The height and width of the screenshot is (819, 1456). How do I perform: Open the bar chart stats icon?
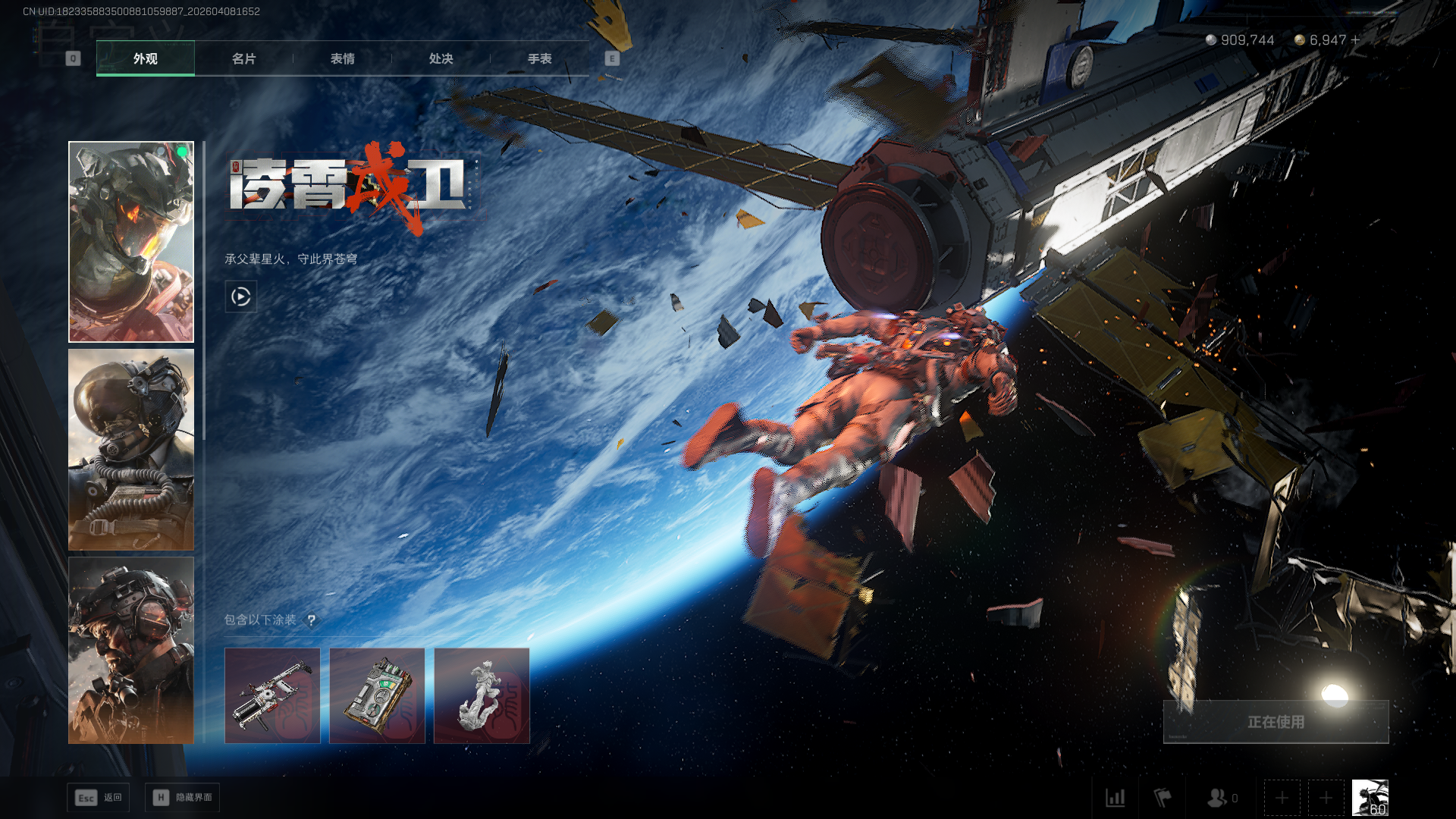click(x=1116, y=798)
